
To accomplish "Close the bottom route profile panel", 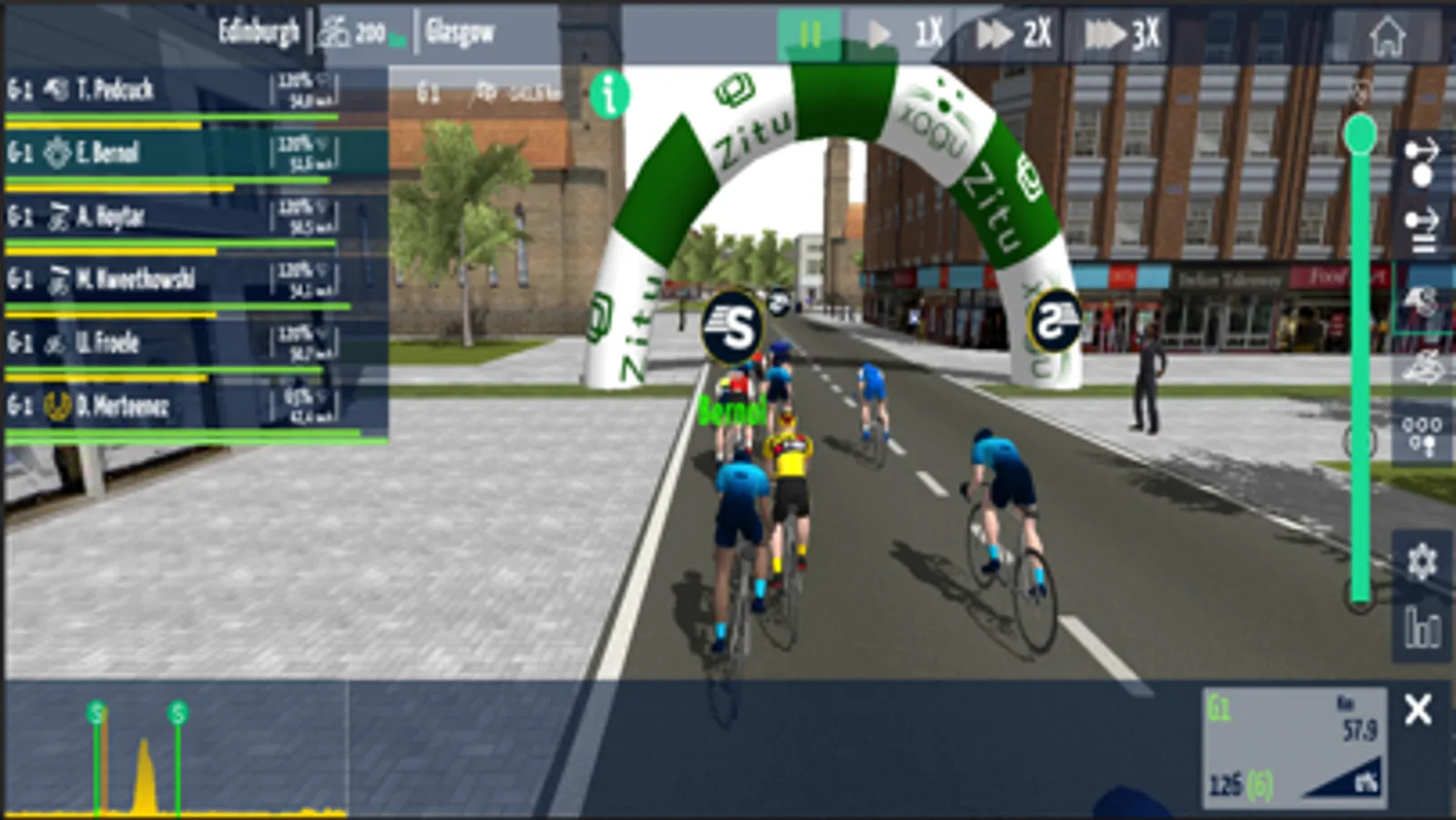I will 1418,710.
